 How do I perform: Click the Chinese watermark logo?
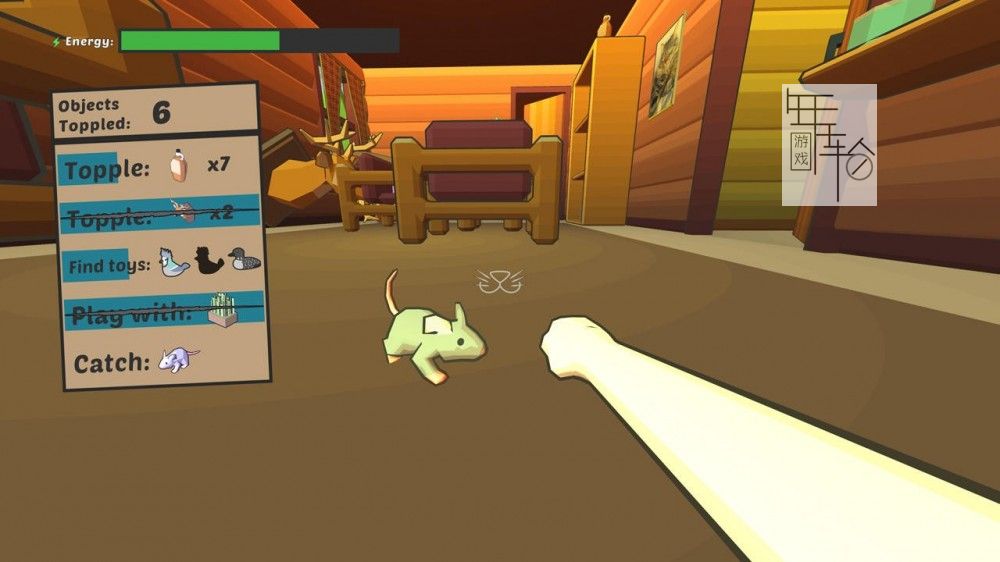pyautogui.click(x=829, y=145)
